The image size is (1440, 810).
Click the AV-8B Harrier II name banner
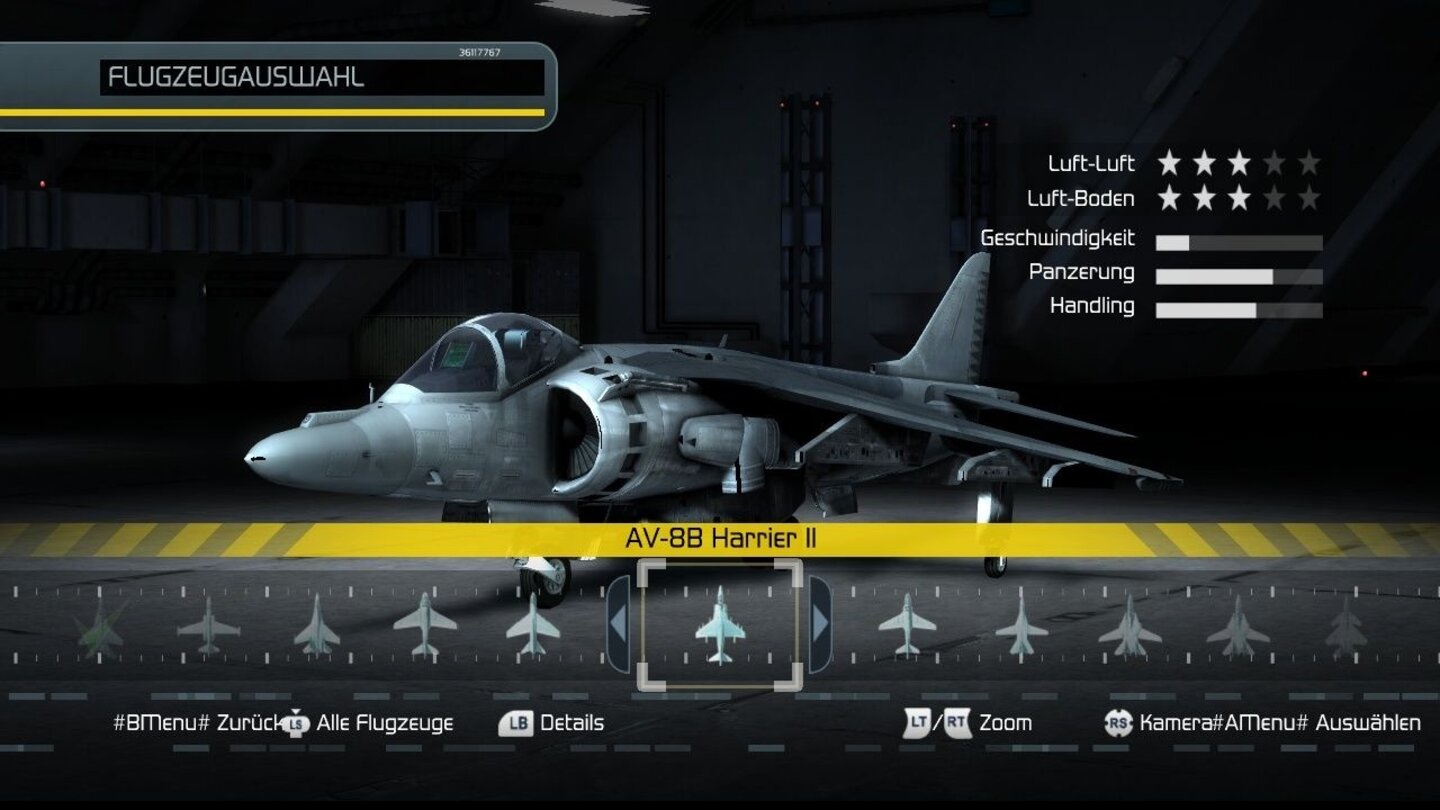[x=722, y=538]
